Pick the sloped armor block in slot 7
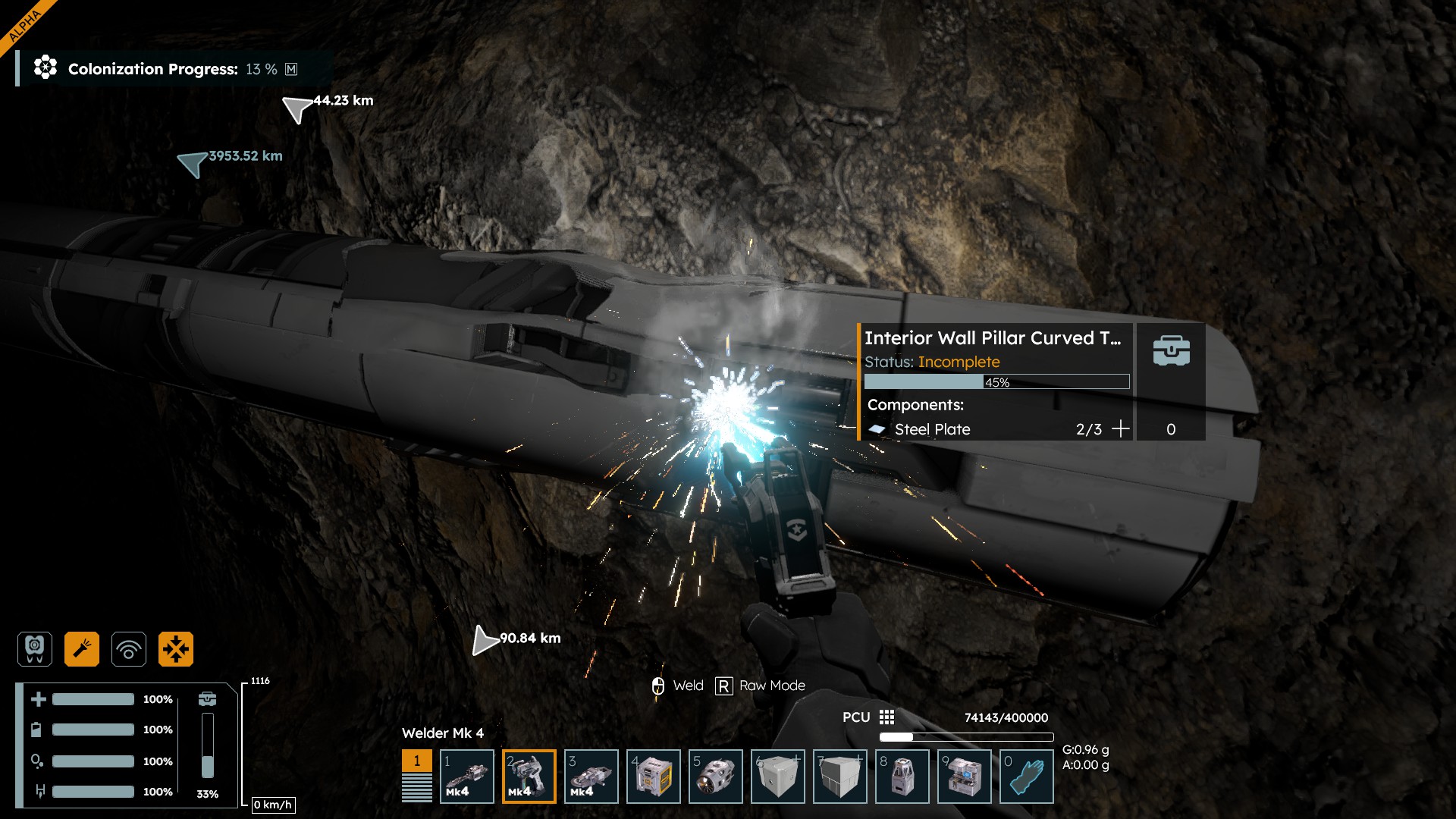 [x=840, y=777]
